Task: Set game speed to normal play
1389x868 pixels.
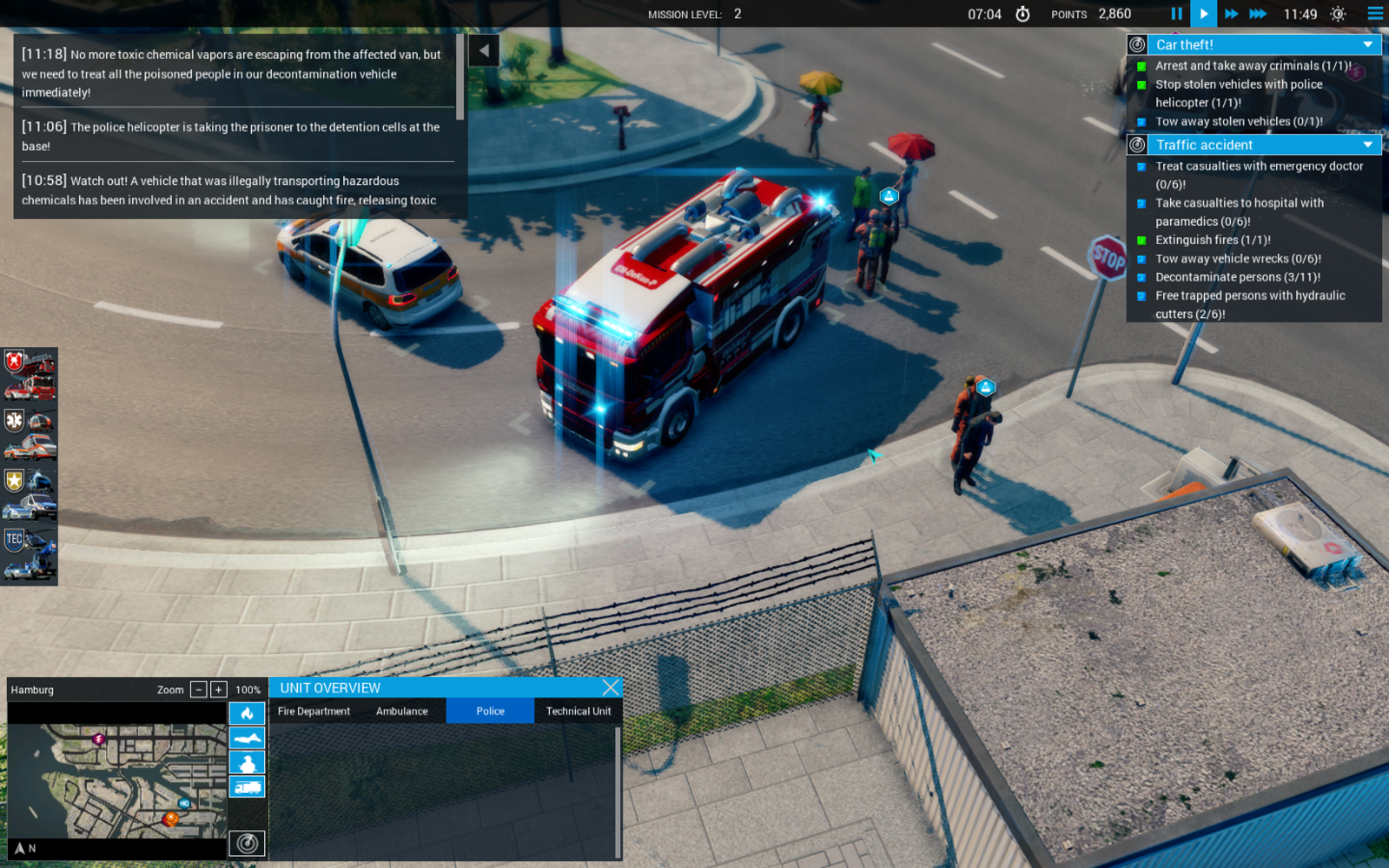Action: click(1204, 14)
